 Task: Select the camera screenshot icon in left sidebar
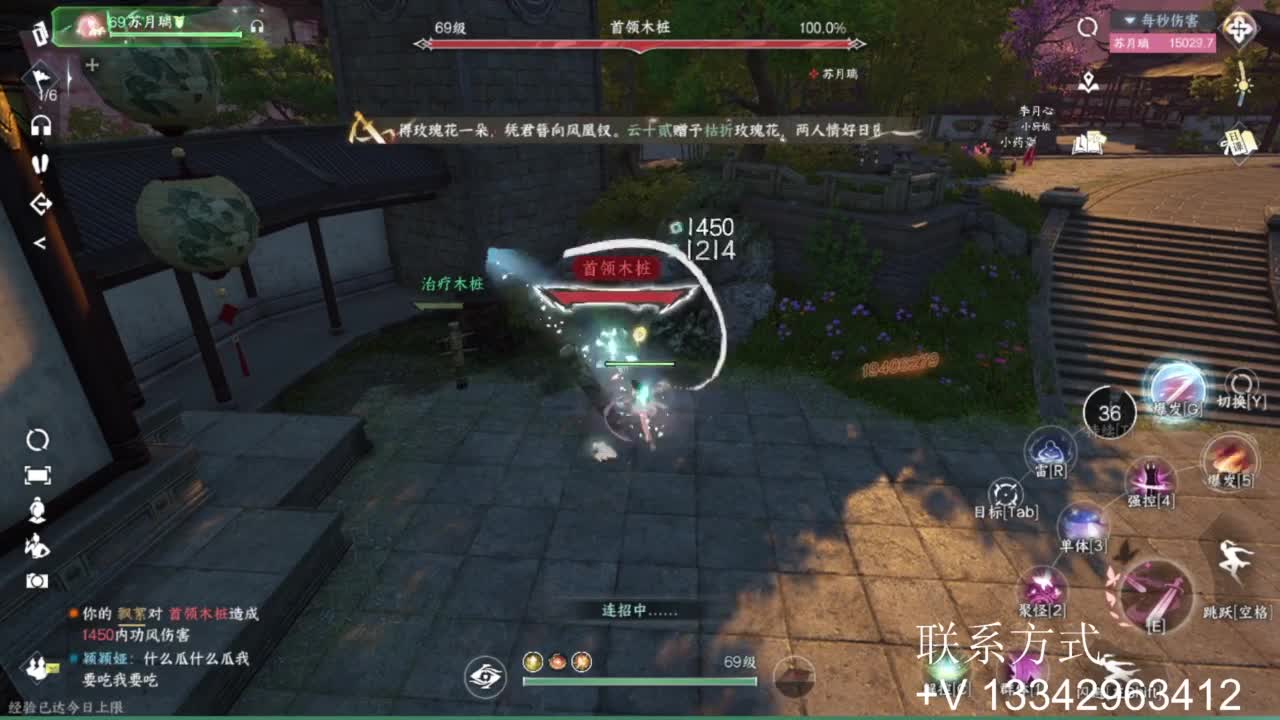35,578
